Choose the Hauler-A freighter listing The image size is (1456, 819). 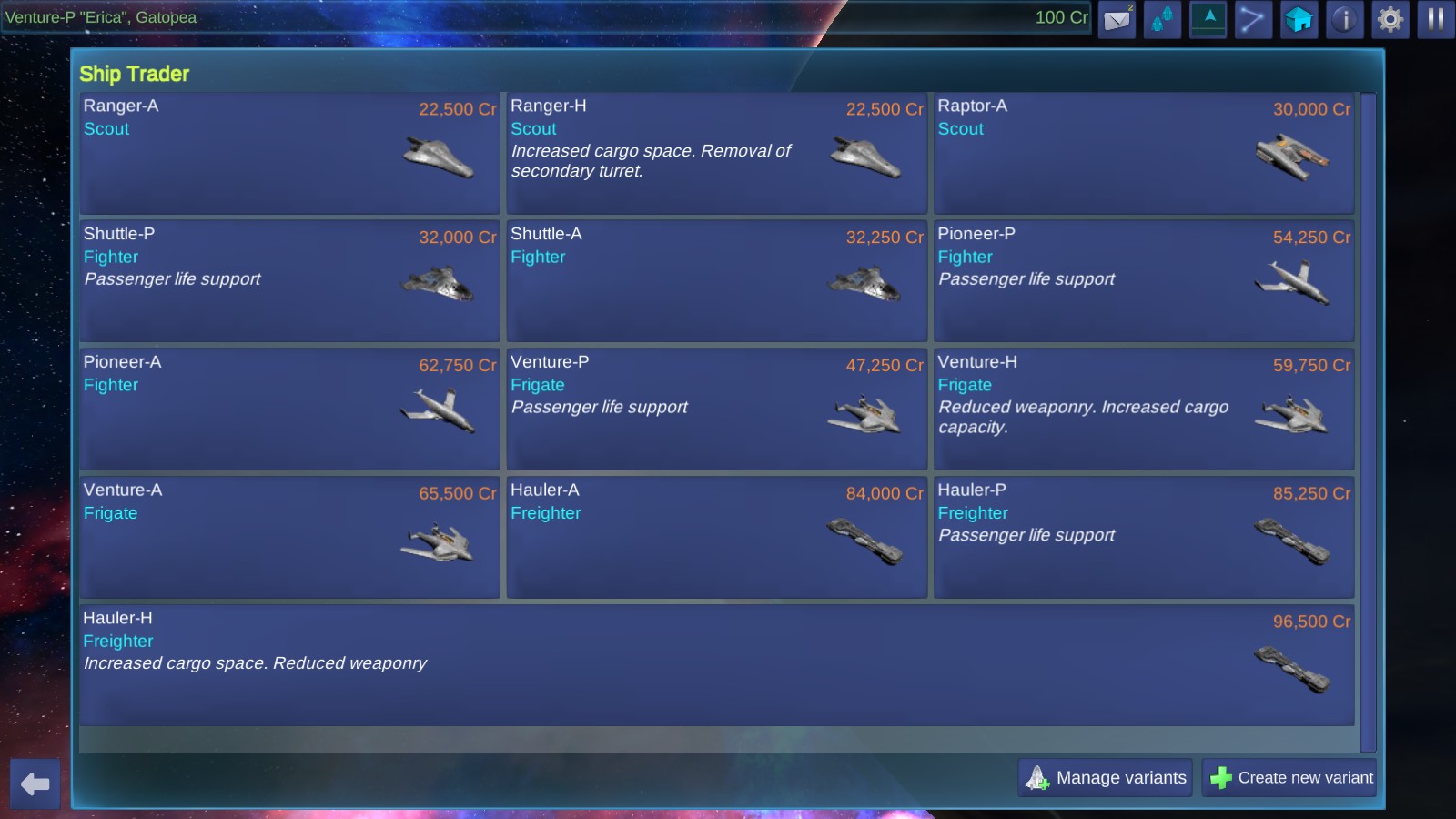pos(716,538)
